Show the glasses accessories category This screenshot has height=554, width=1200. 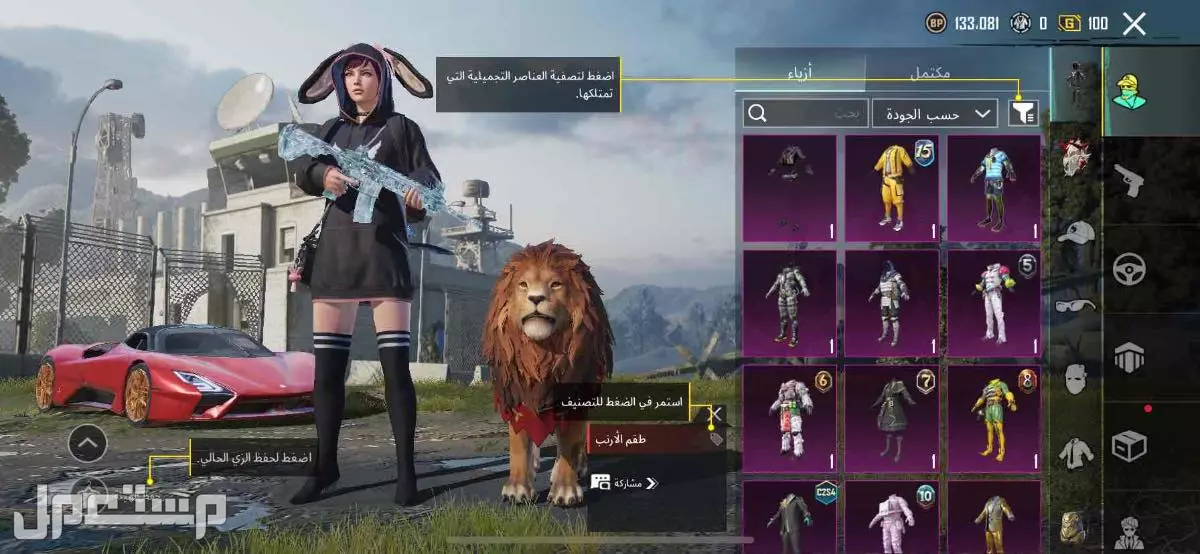tap(1075, 304)
